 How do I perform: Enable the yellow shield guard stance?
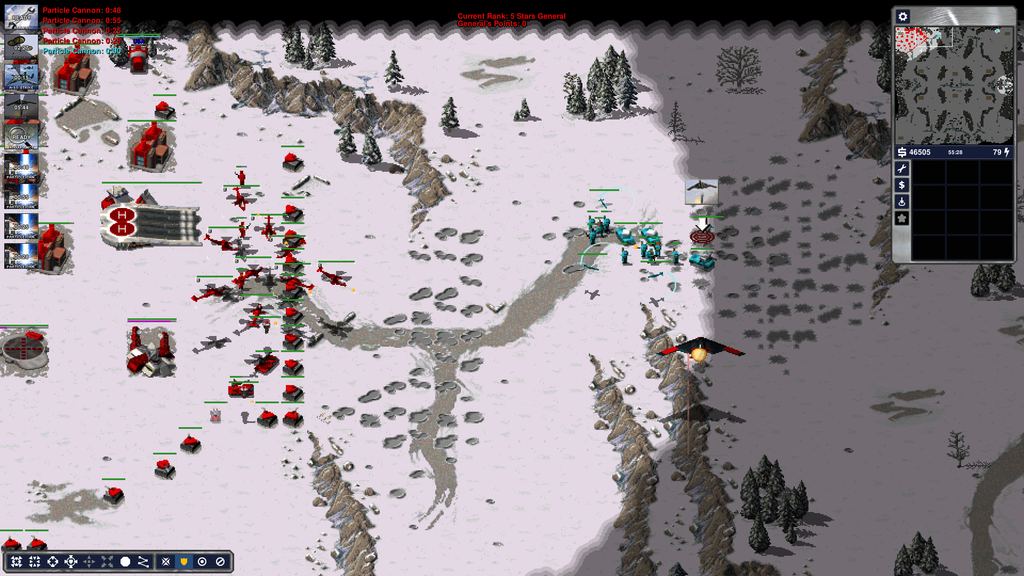coord(184,562)
